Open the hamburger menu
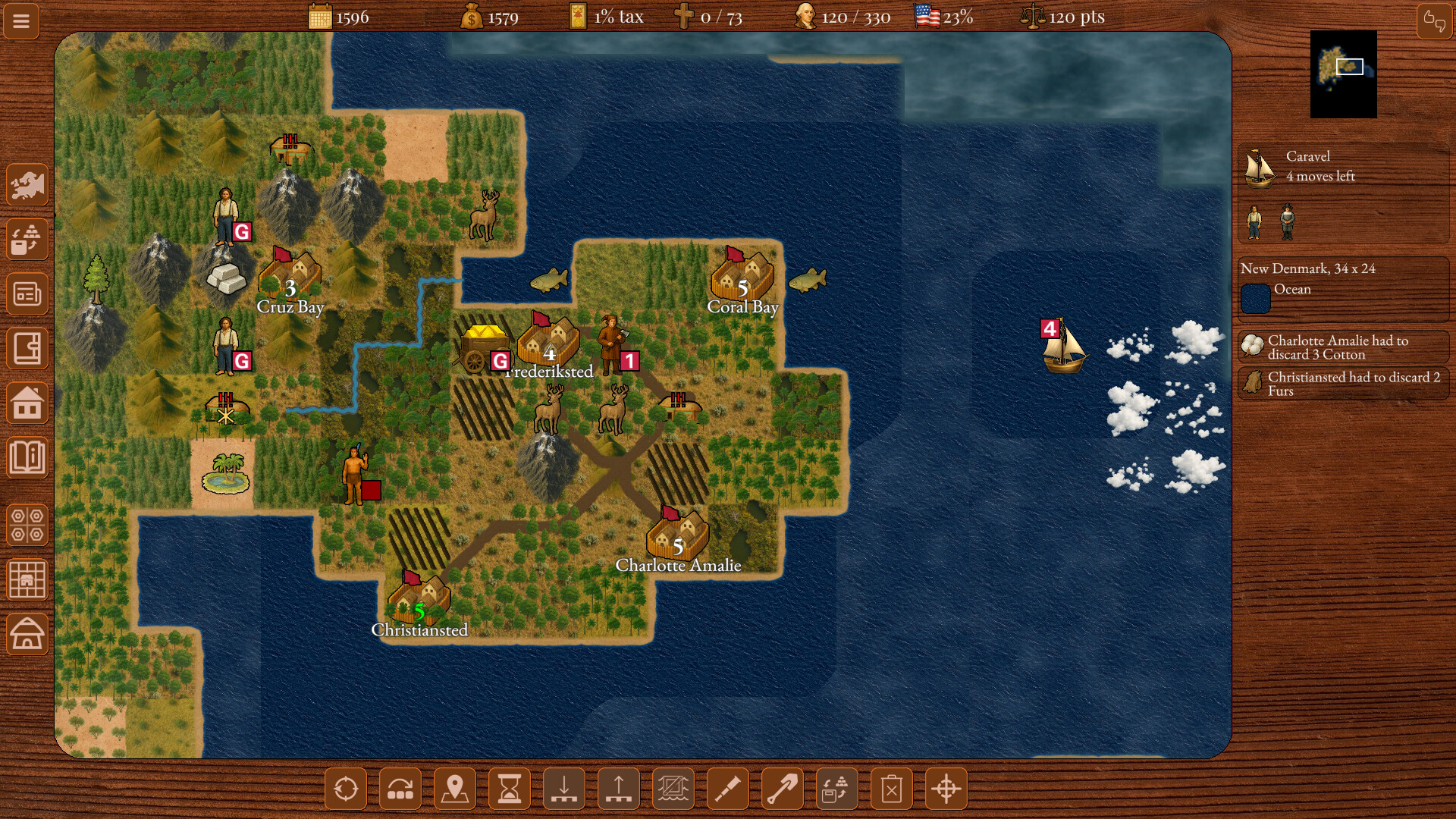The image size is (1456, 819). click(20, 20)
